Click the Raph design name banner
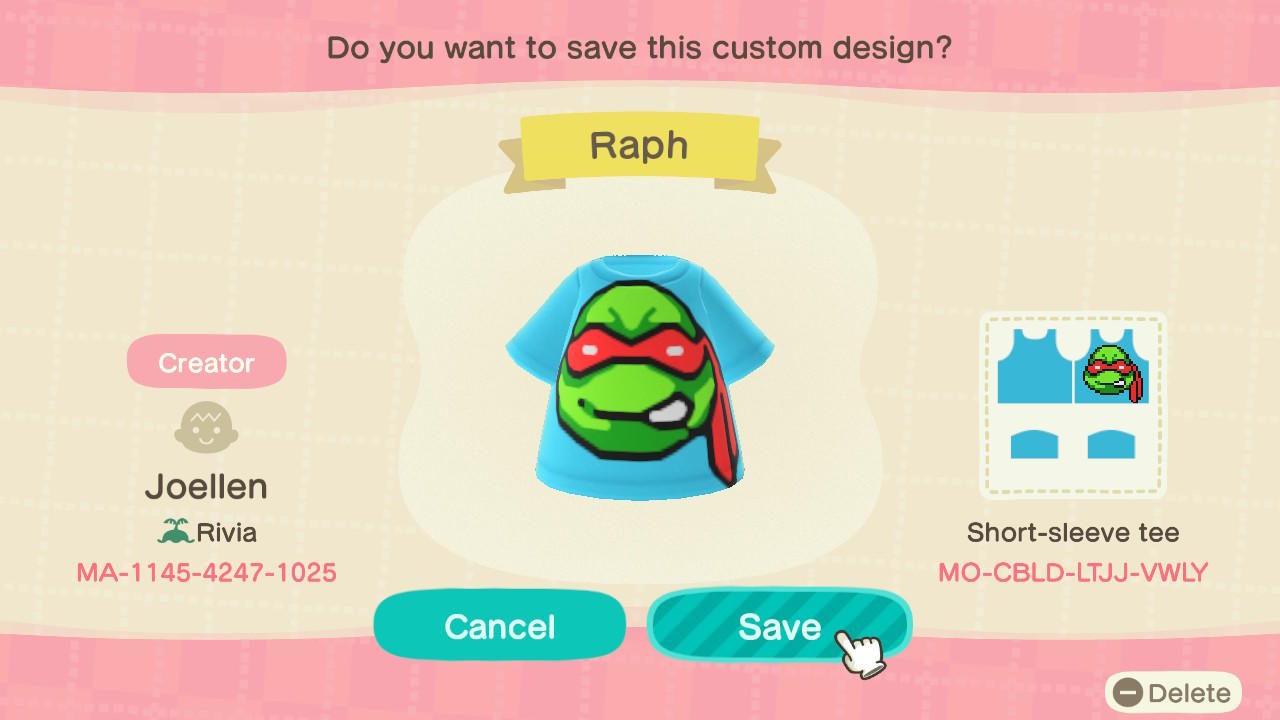This screenshot has height=720, width=1280. pyautogui.click(x=640, y=146)
